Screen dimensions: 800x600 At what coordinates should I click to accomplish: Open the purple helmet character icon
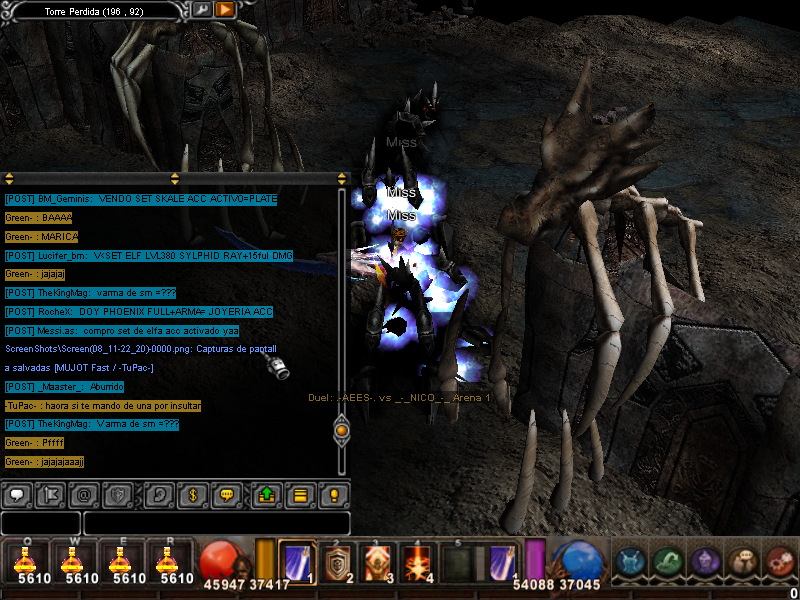(x=704, y=561)
